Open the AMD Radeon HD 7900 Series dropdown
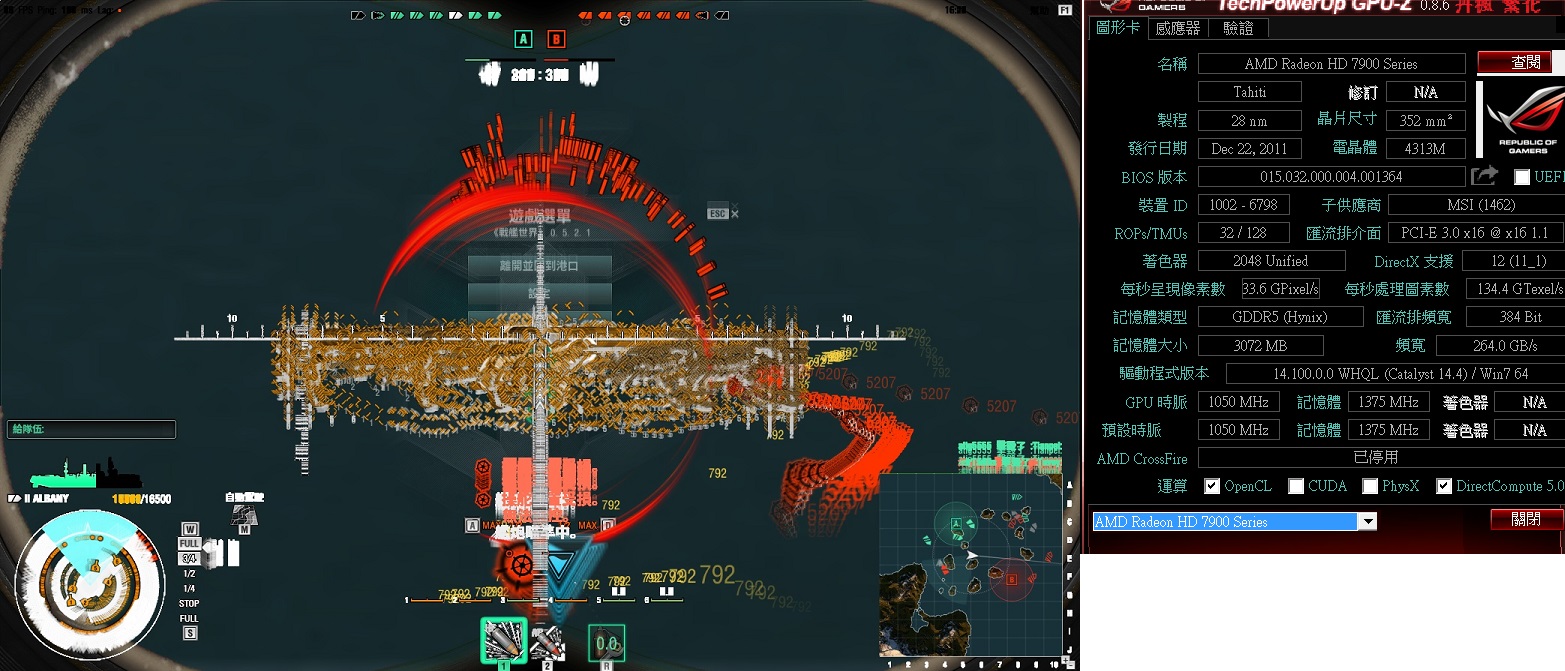Screen dimensions: 1565x671 pos(1366,521)
